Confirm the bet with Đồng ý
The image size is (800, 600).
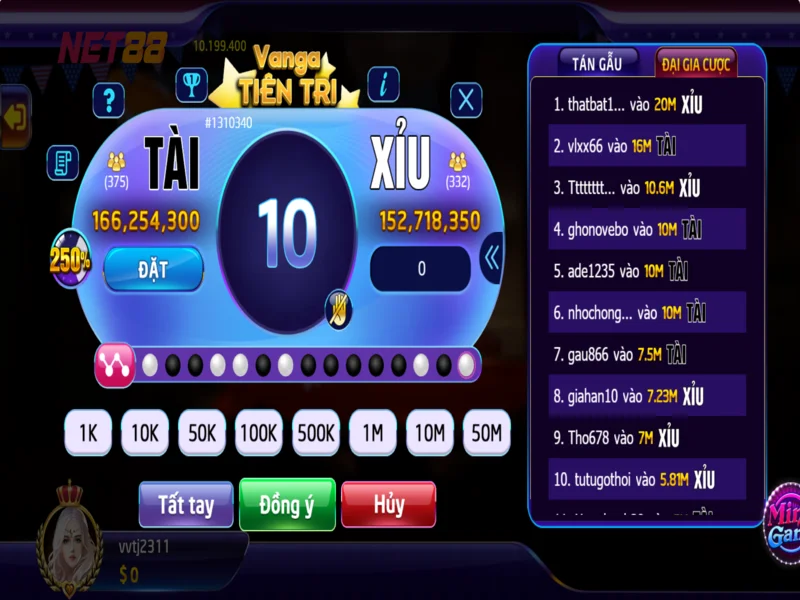coord(287,505)
